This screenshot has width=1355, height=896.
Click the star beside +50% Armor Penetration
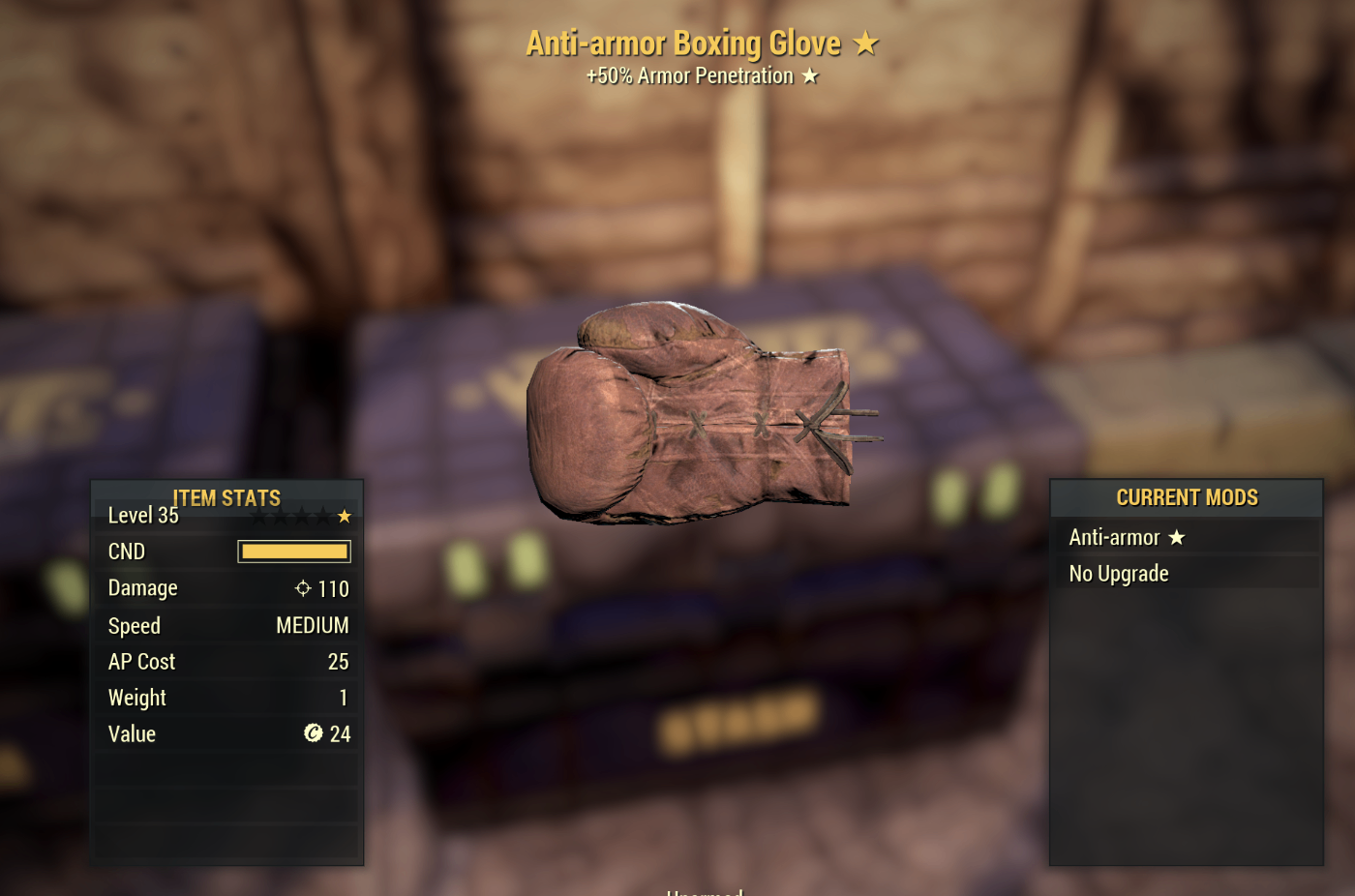(809, 75)
